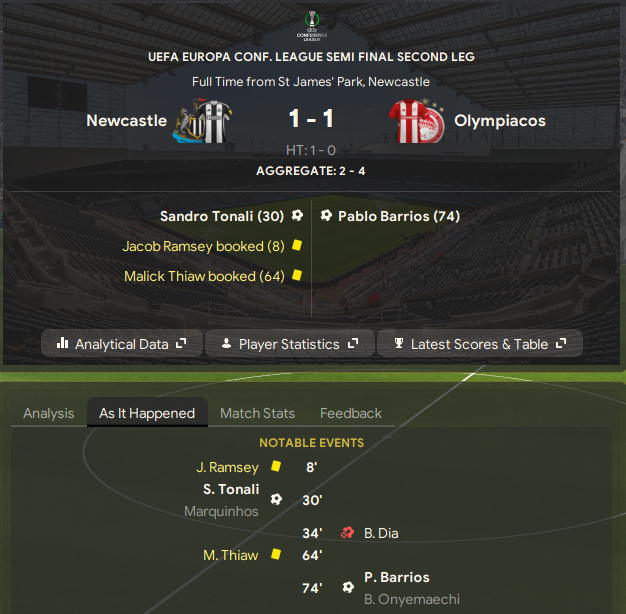Open Malick Thiaw's booked entry
This screenshot has width=626, height=614.
(x=204, y=276)
